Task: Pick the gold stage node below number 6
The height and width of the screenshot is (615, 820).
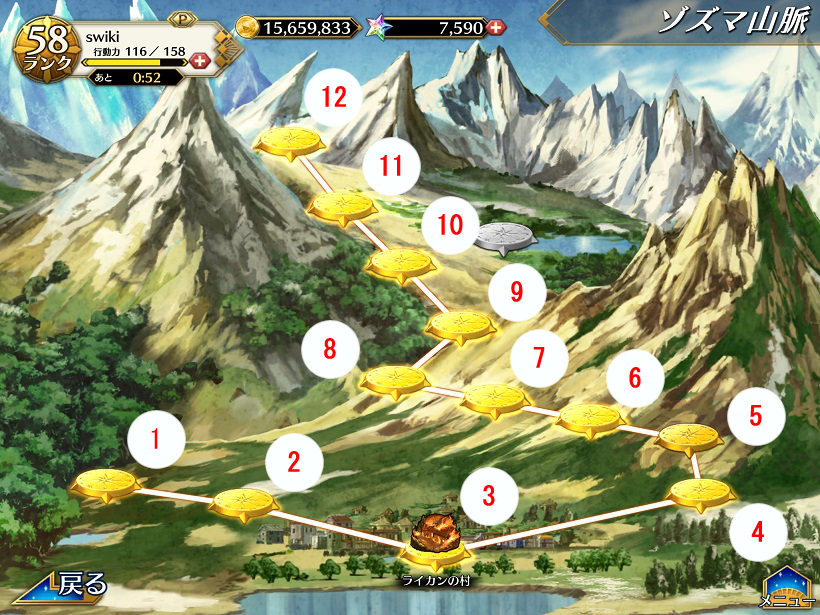Action: pos(590,417)
